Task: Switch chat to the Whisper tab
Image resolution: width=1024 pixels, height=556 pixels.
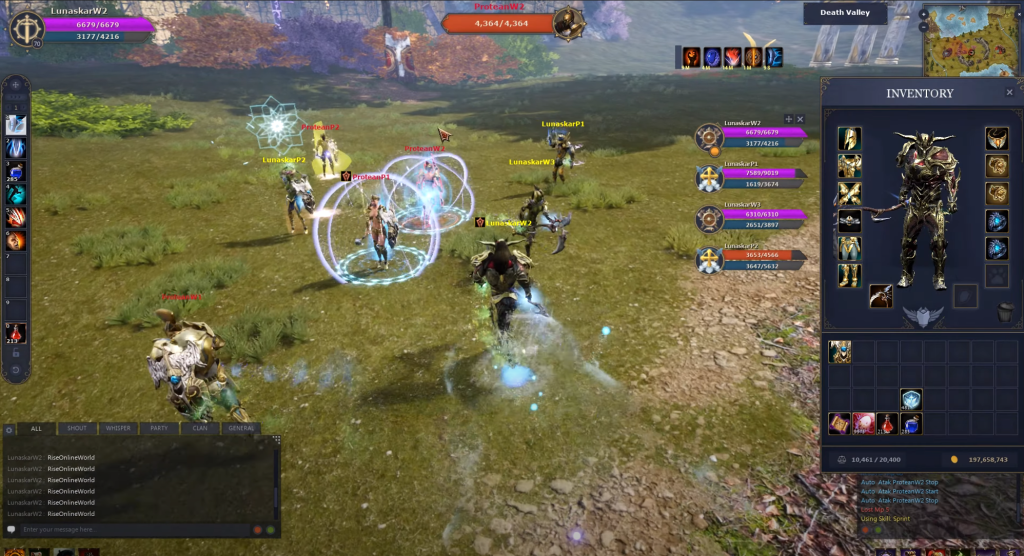Action: 118,428
